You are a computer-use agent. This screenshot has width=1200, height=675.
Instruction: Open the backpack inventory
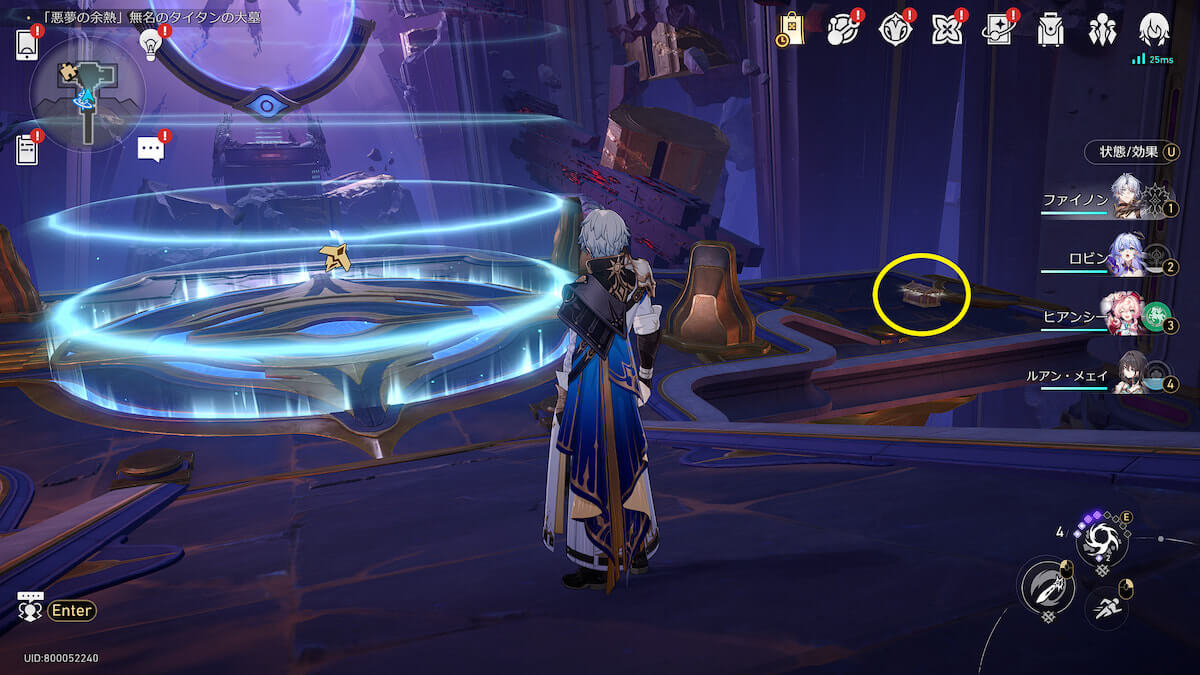click(1050, 30)
